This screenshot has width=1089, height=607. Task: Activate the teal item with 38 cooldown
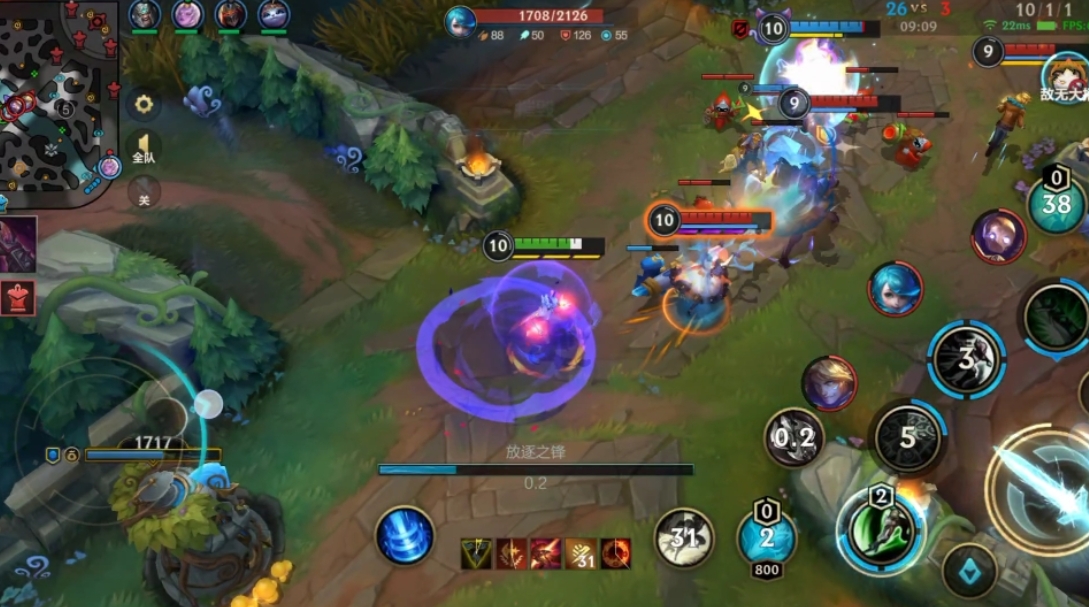(x=1057, y=205)
